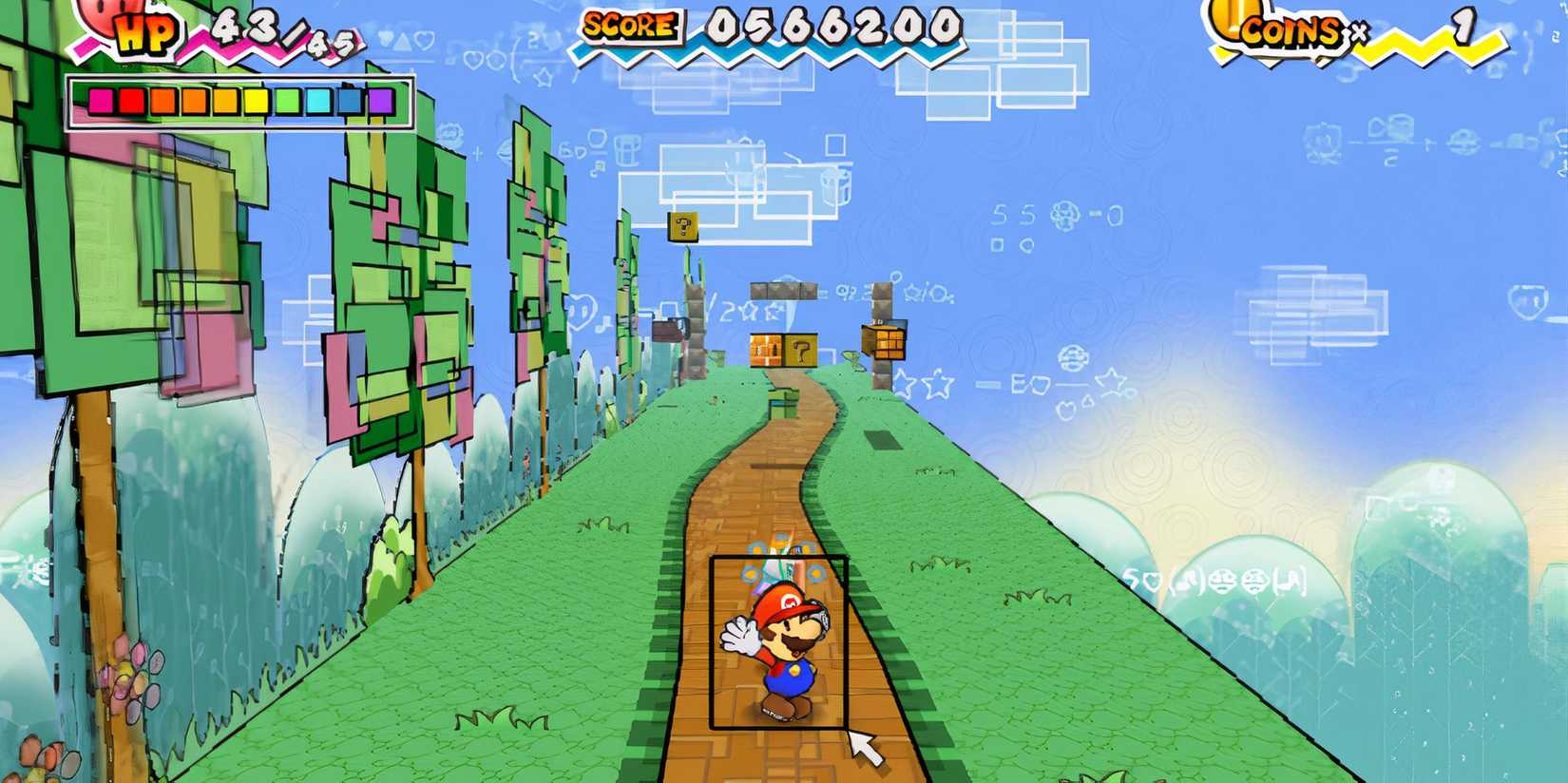Click the wooden crate block beside the pillar
The width and height of the screenshot is (1568, 783).
[x=887, y=339]
